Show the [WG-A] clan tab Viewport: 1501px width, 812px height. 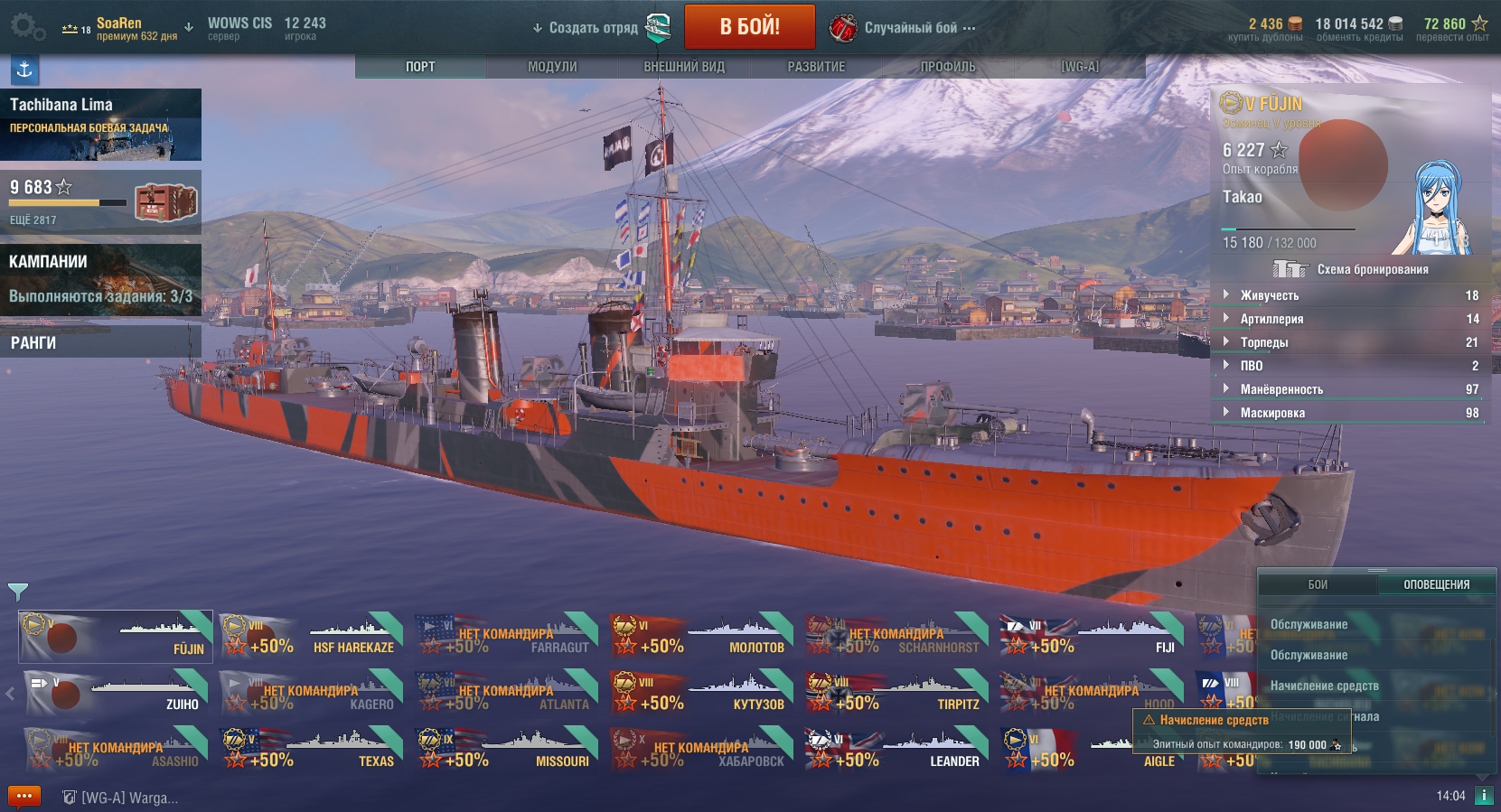click(x=1080, y=67)
